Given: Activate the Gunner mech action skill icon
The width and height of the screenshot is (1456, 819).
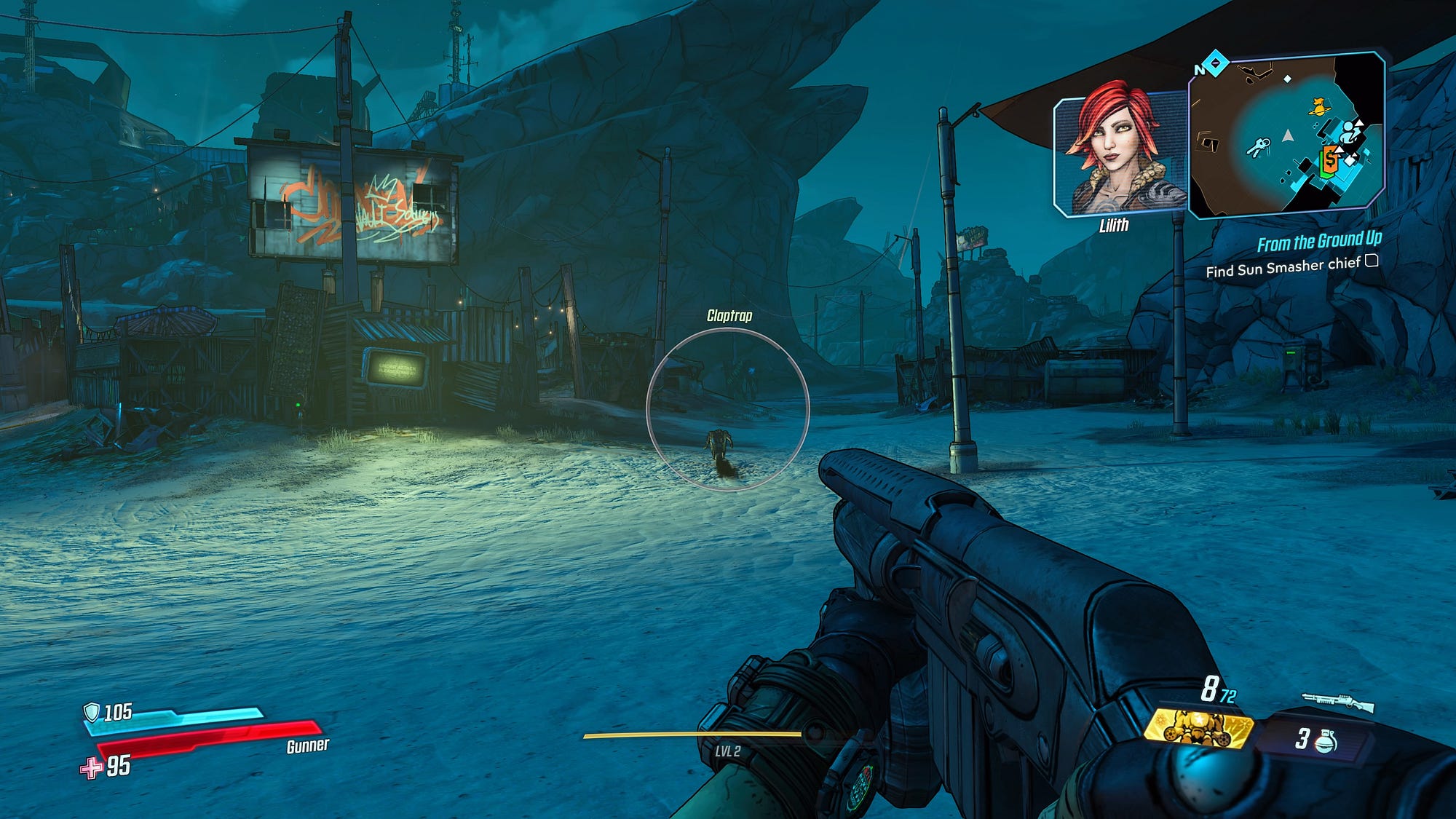Looking at the screenshot, I should (1198, 728).
